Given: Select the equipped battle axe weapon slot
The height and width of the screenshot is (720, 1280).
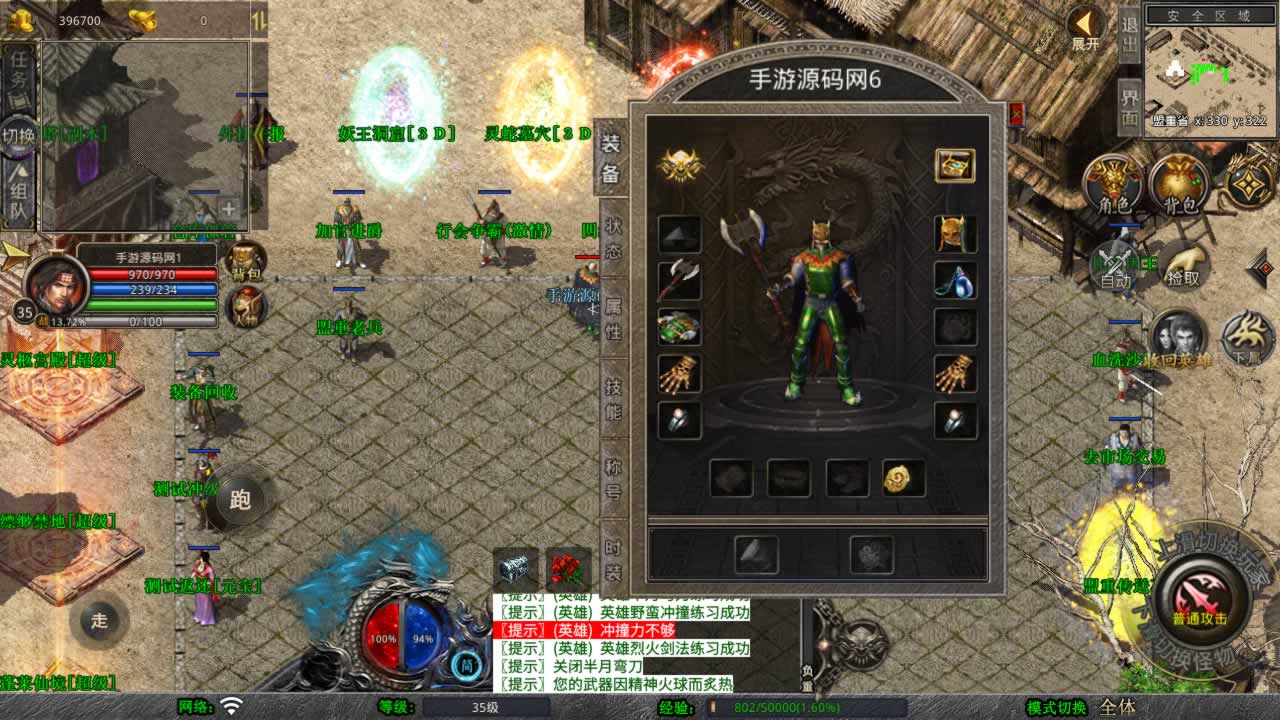Looking at the screenshot, I should [679, 281].
